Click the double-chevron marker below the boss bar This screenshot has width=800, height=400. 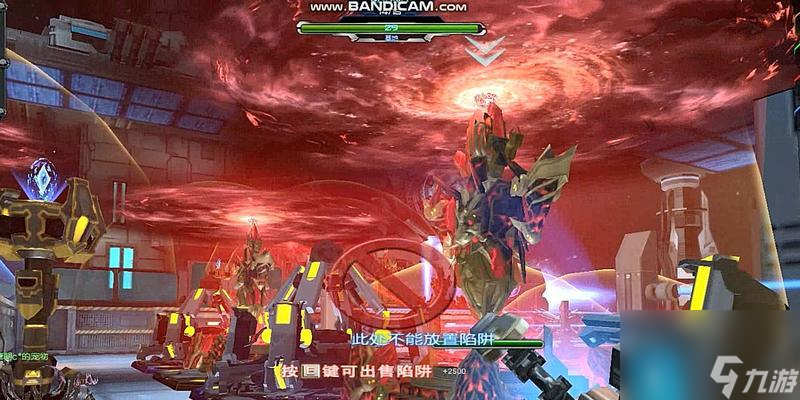pos(485,53)
